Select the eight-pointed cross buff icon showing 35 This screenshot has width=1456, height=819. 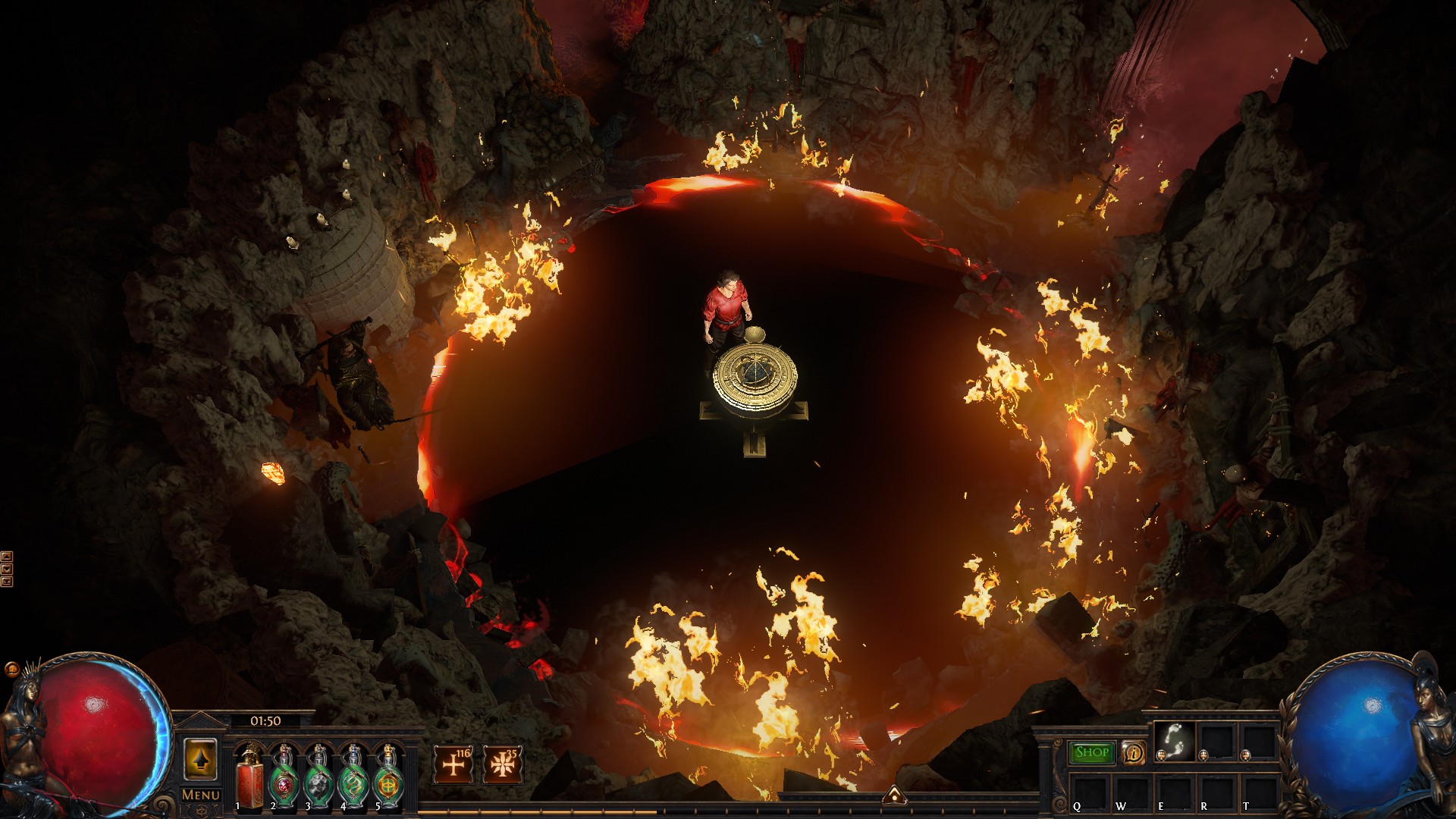[502, 764]
